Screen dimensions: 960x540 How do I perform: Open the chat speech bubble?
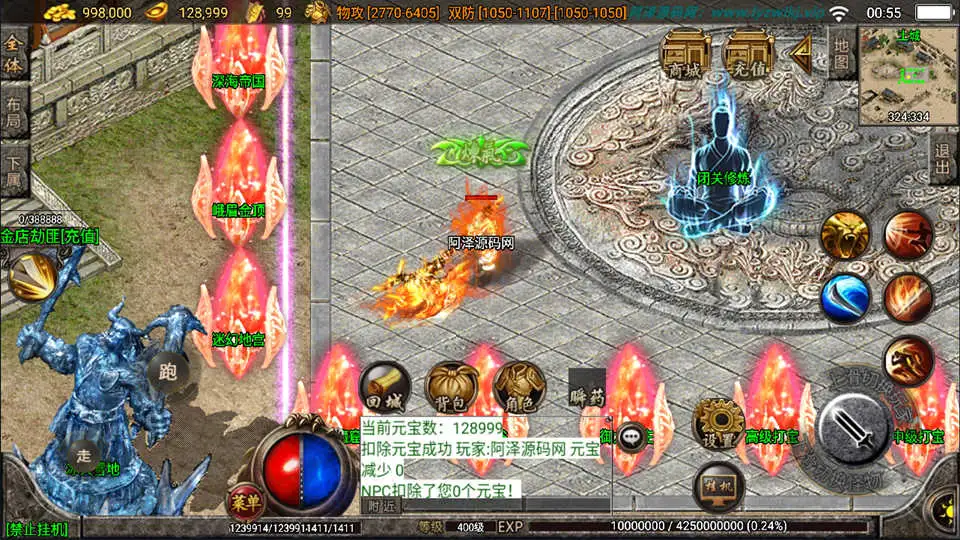coord(632,437)
